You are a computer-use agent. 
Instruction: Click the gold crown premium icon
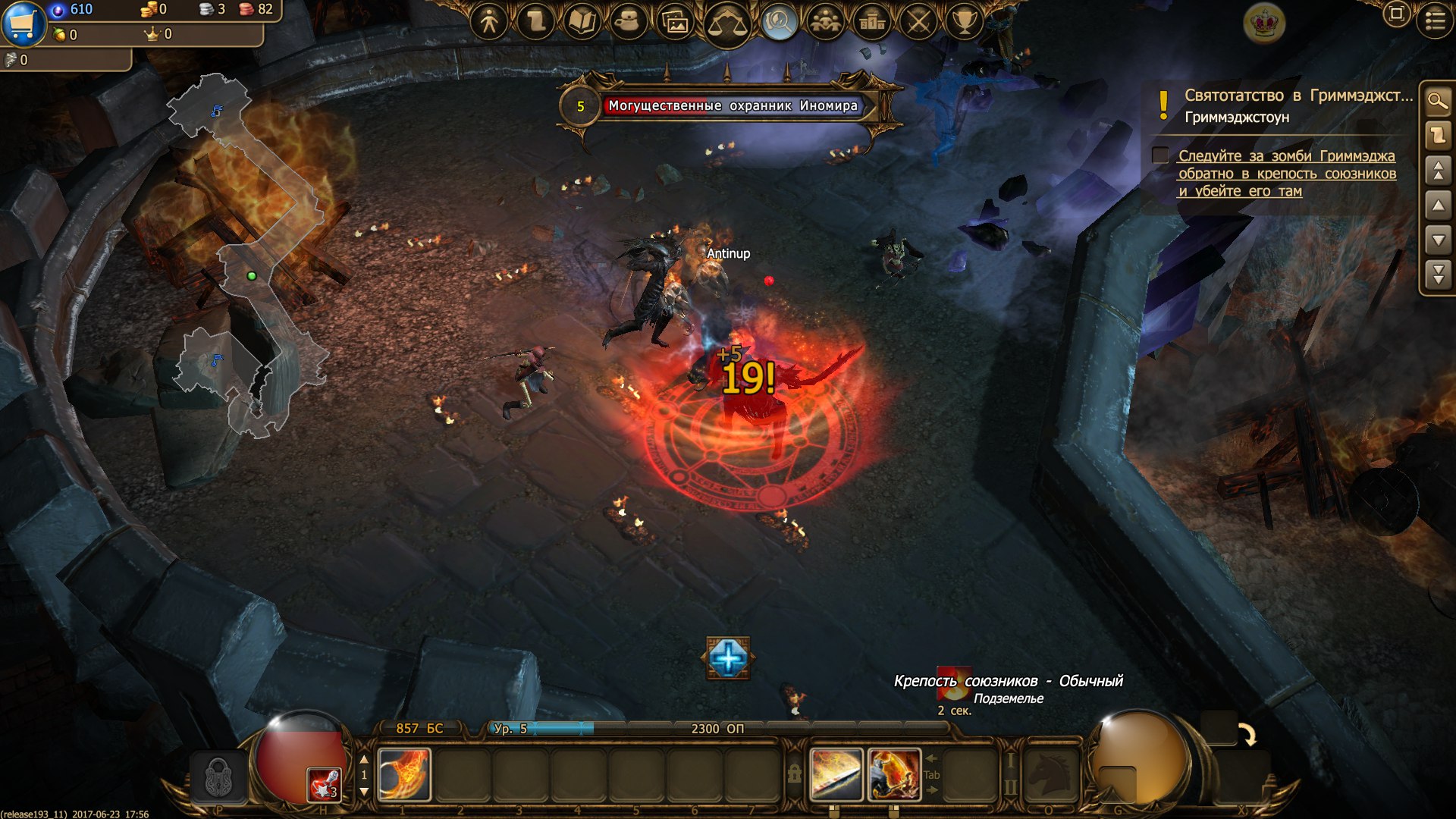(1264, 23)
